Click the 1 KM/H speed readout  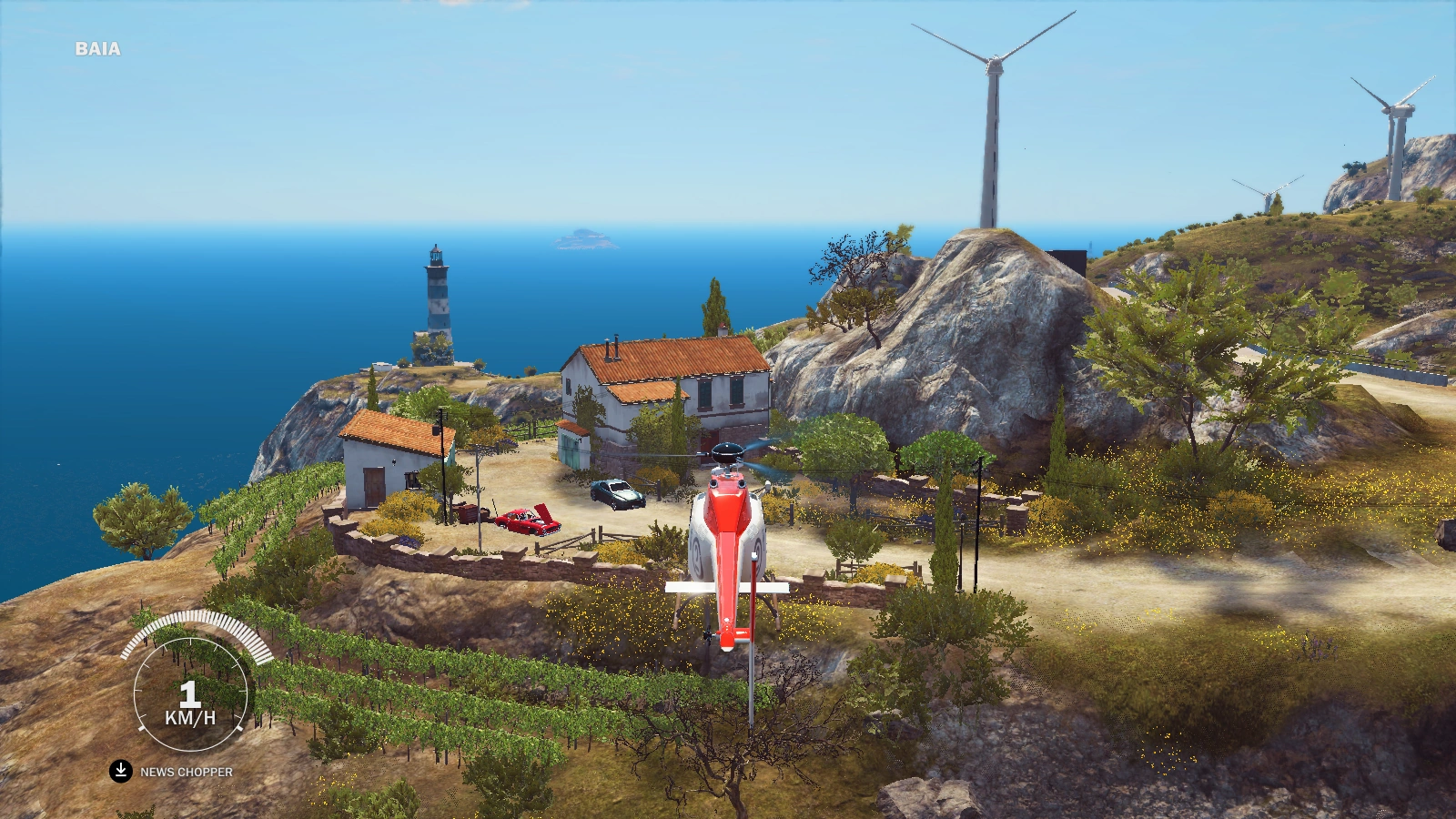click(191, 701)
